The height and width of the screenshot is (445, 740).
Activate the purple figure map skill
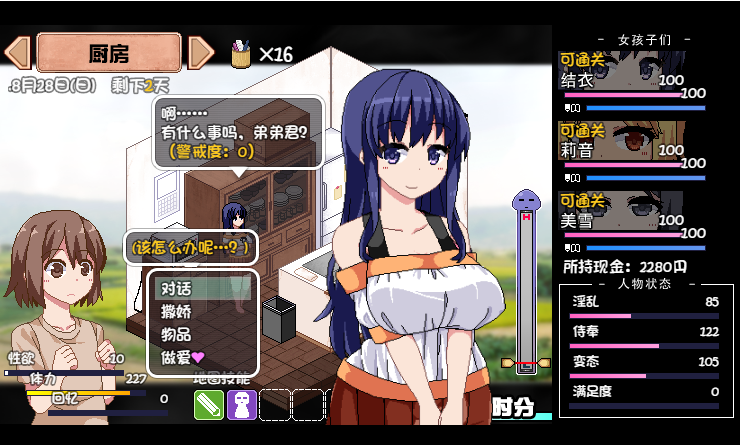coord(242,404)
